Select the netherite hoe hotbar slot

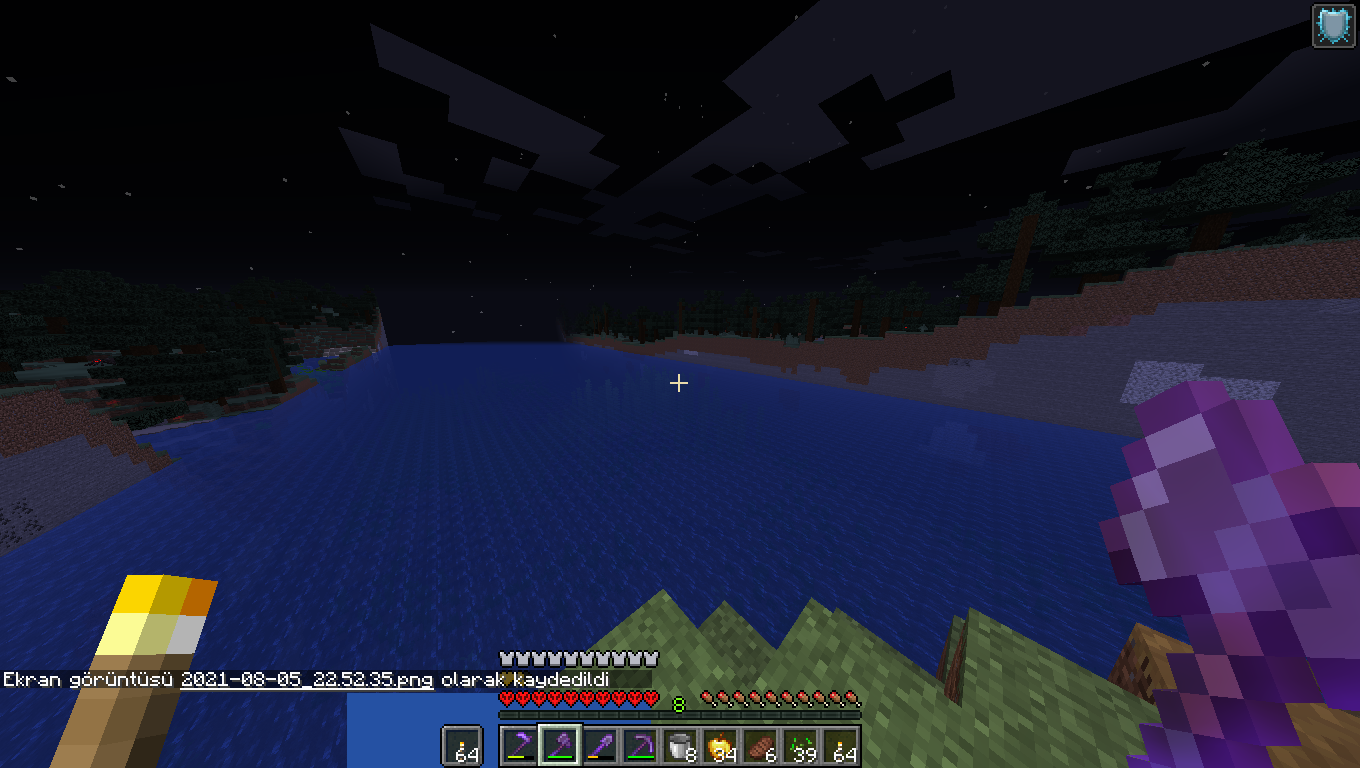point(520,746)
